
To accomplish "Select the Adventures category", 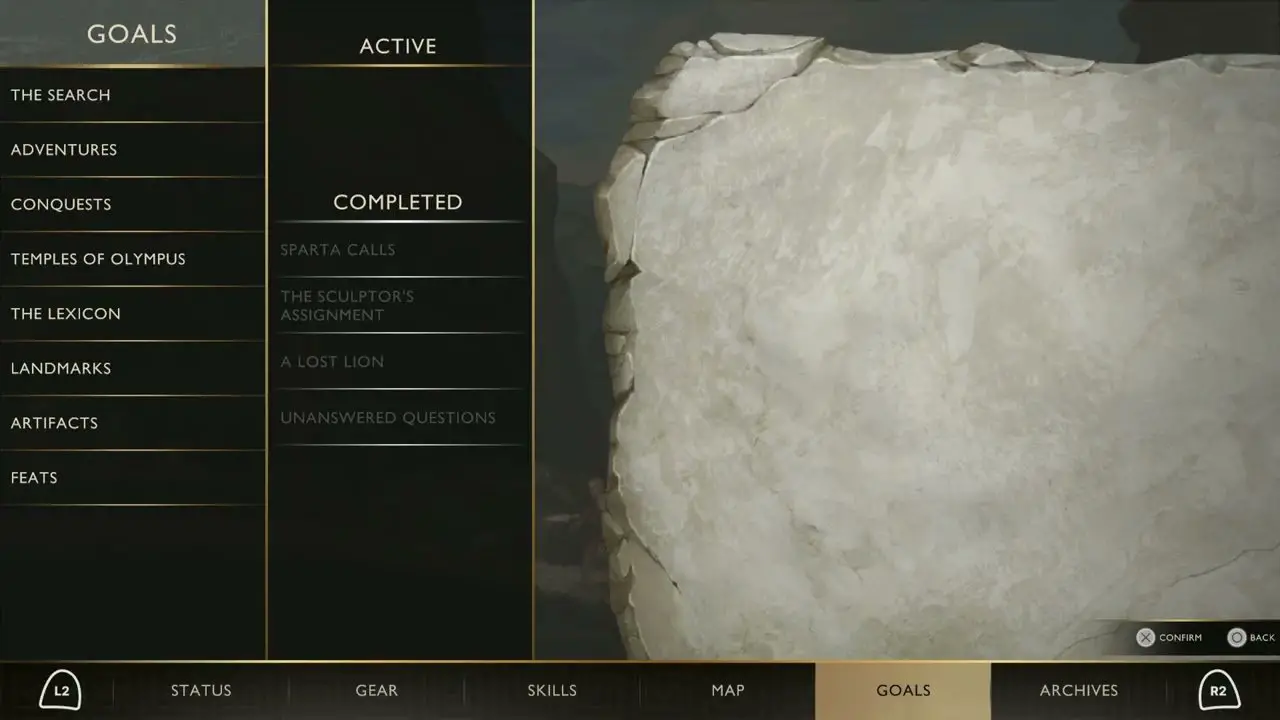I will pyautogui.click(x=64, y=150).
